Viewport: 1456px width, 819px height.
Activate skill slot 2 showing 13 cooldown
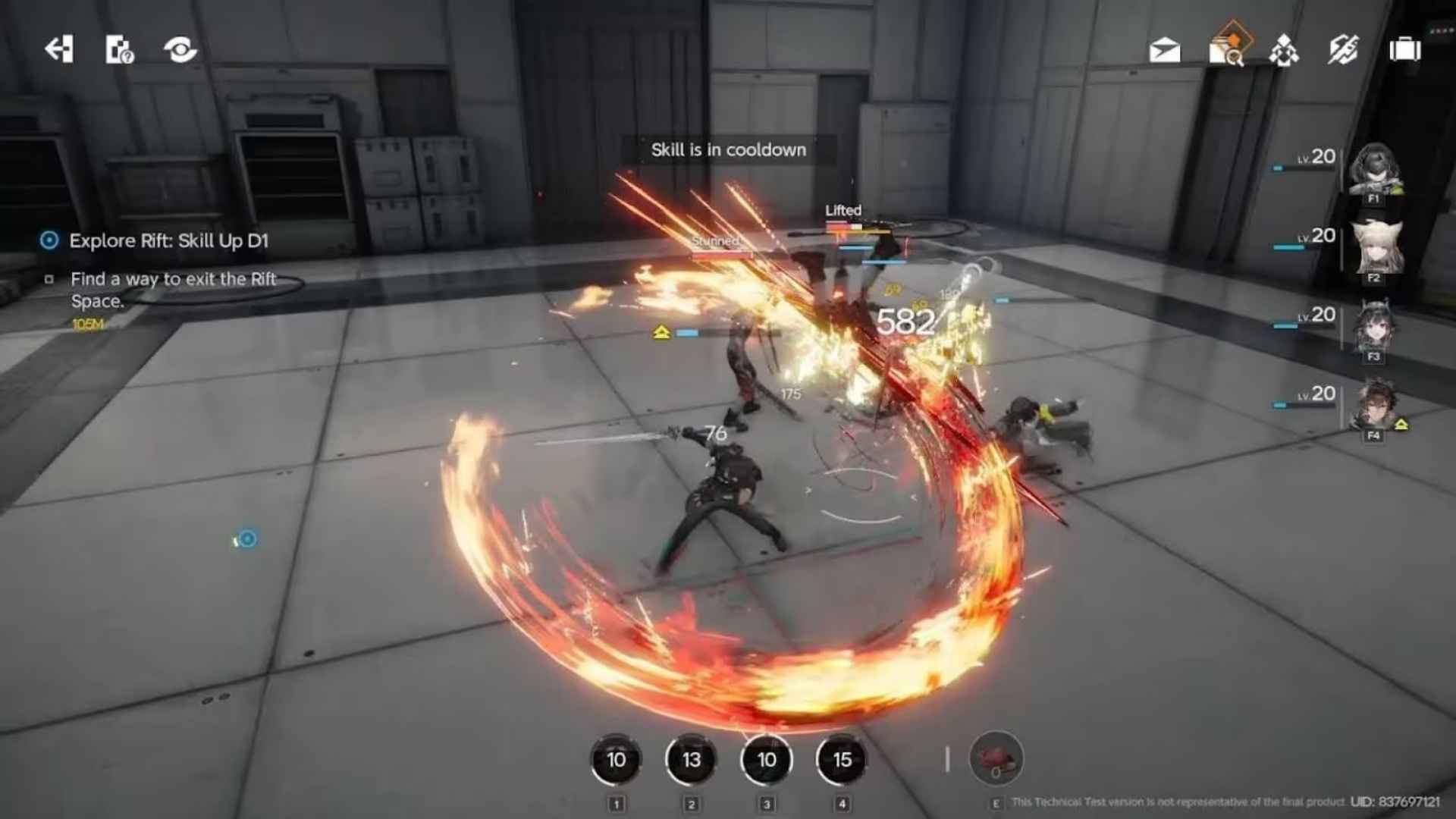[x=691, y=761]
